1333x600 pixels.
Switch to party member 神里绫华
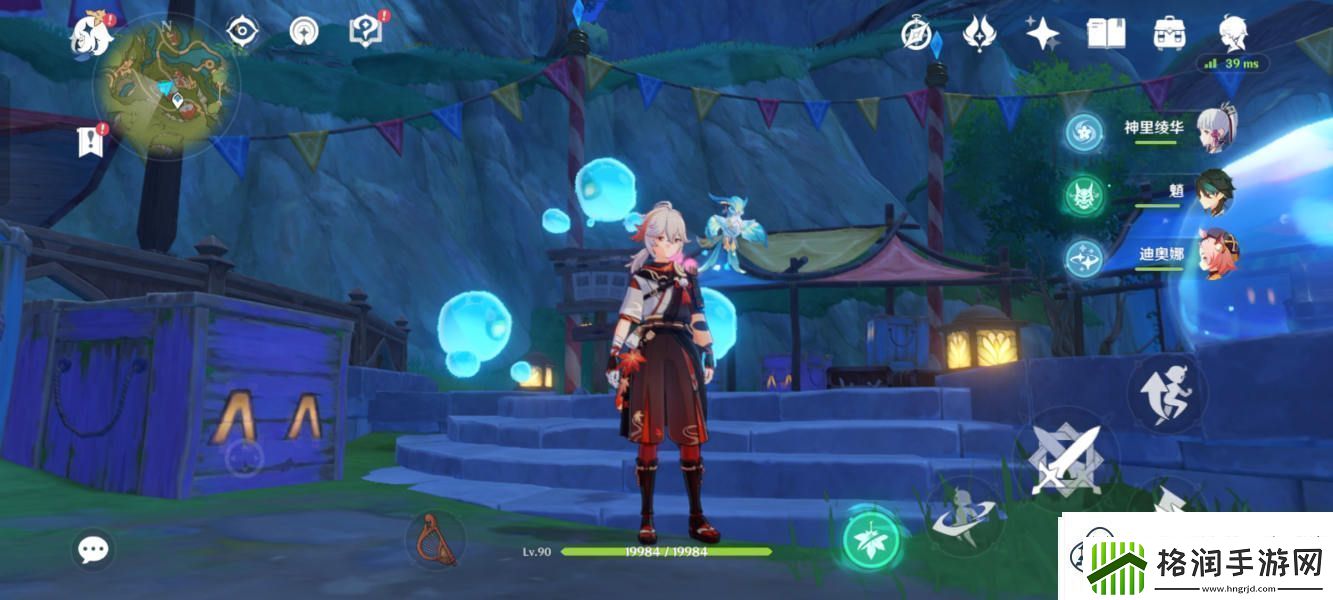(x=1216, y=130)
